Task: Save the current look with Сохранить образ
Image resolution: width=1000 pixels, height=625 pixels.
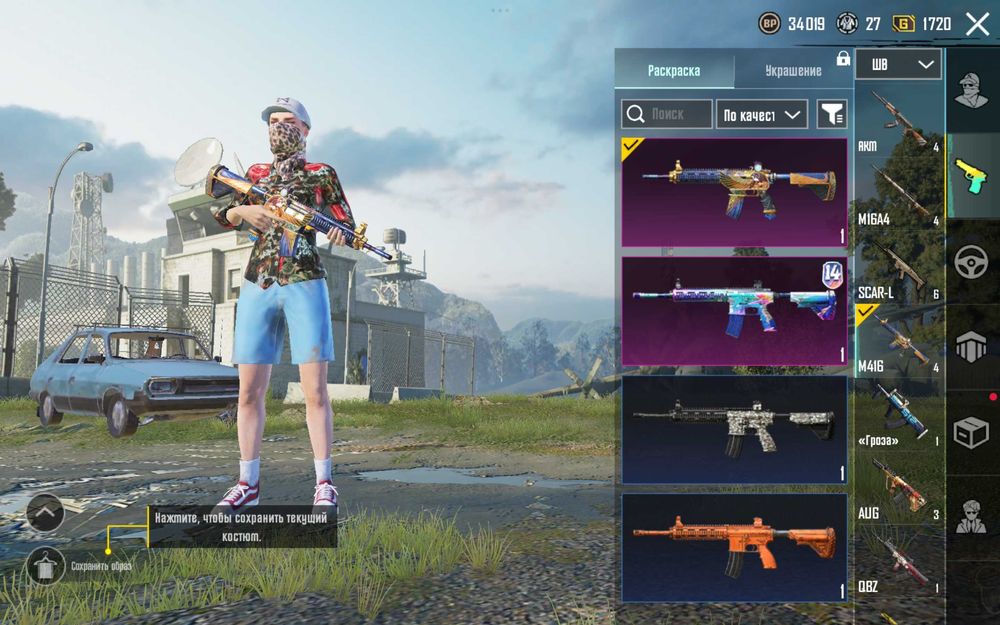Action: [46, 566]
